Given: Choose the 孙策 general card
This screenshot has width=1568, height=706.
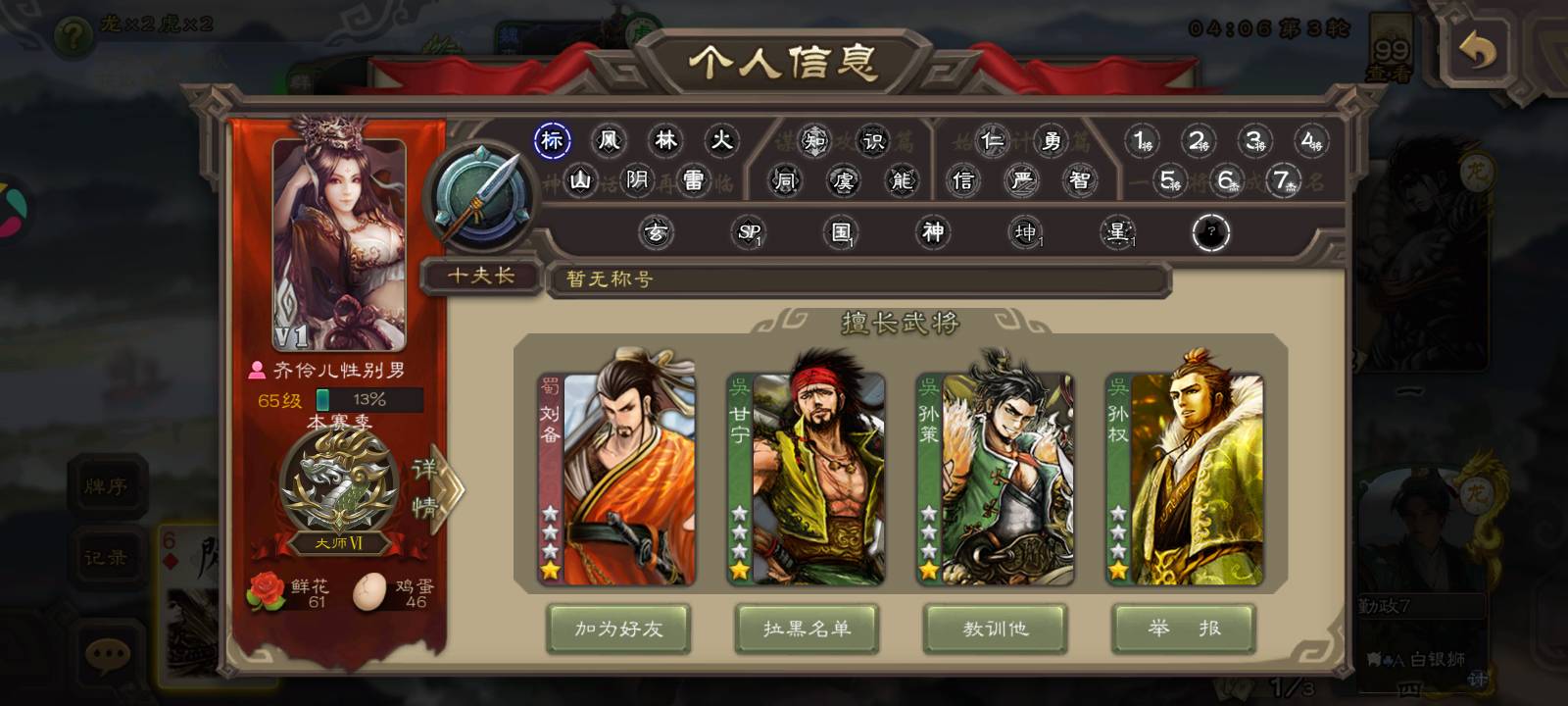Looking at the screenshot, I should point(995,479).
